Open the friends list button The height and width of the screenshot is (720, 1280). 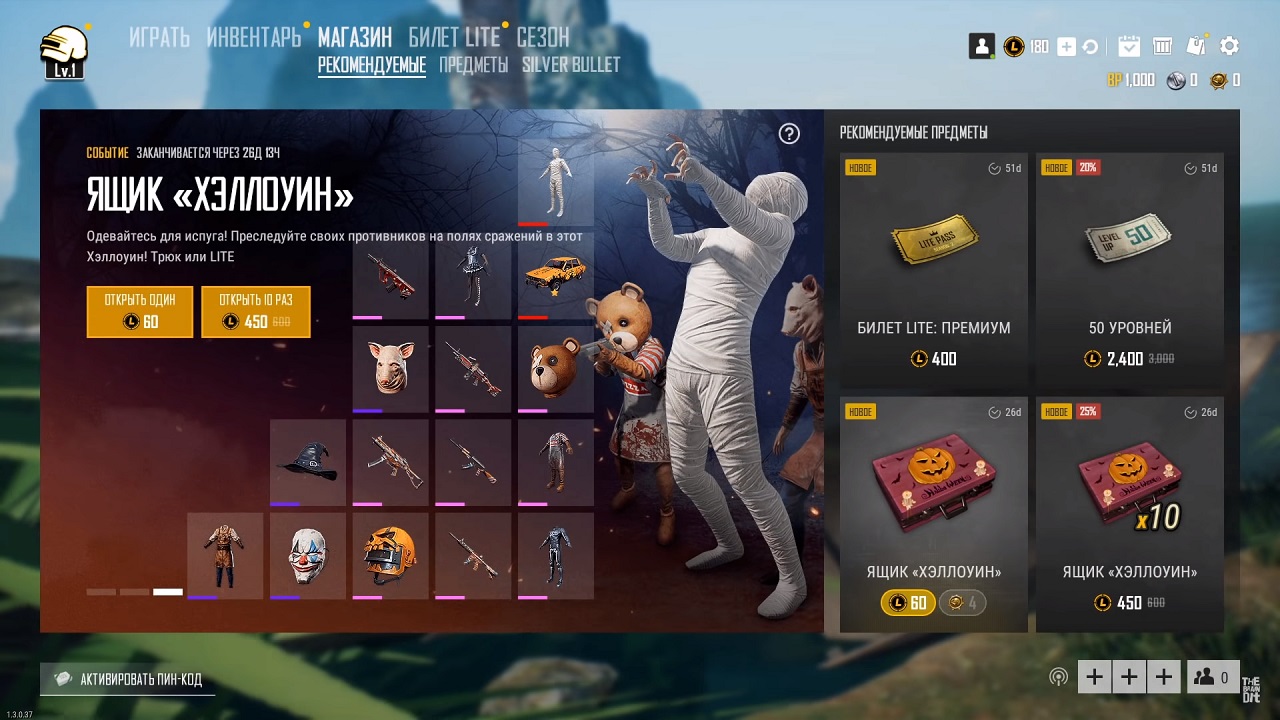(x=1213, y=678)
